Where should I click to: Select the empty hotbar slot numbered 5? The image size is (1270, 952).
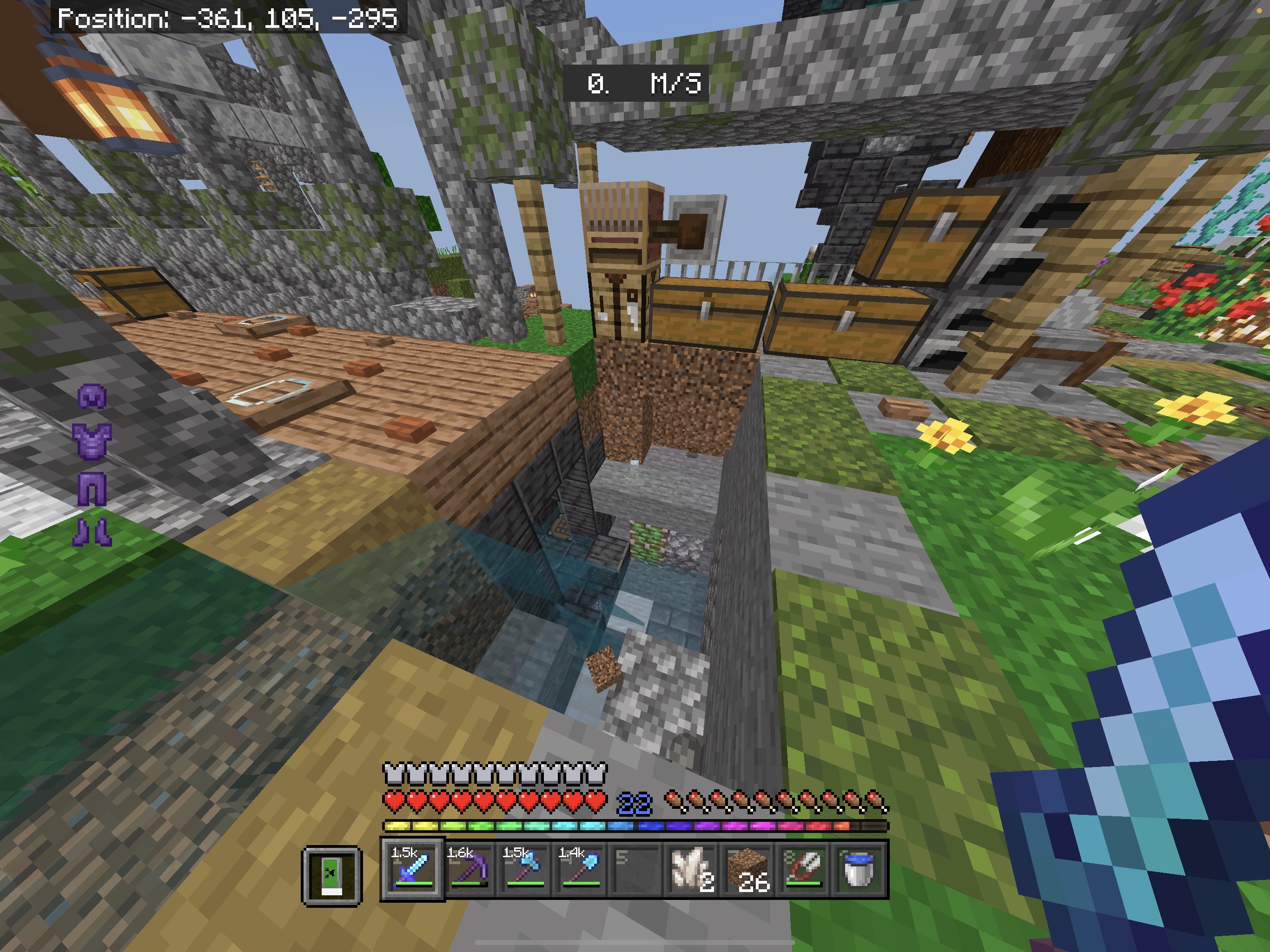pos(635,869)
